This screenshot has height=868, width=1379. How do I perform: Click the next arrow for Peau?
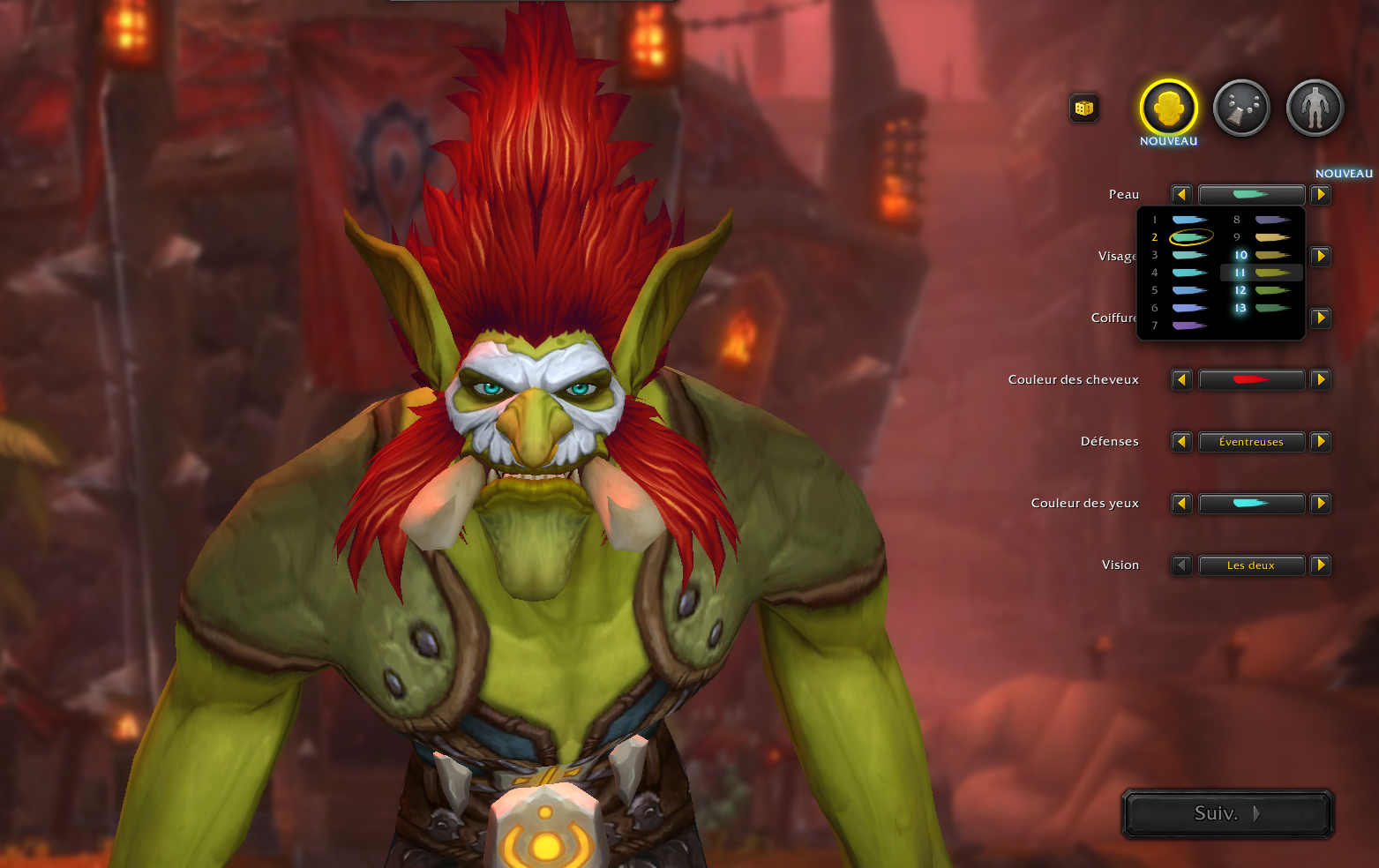[1321, 195]
